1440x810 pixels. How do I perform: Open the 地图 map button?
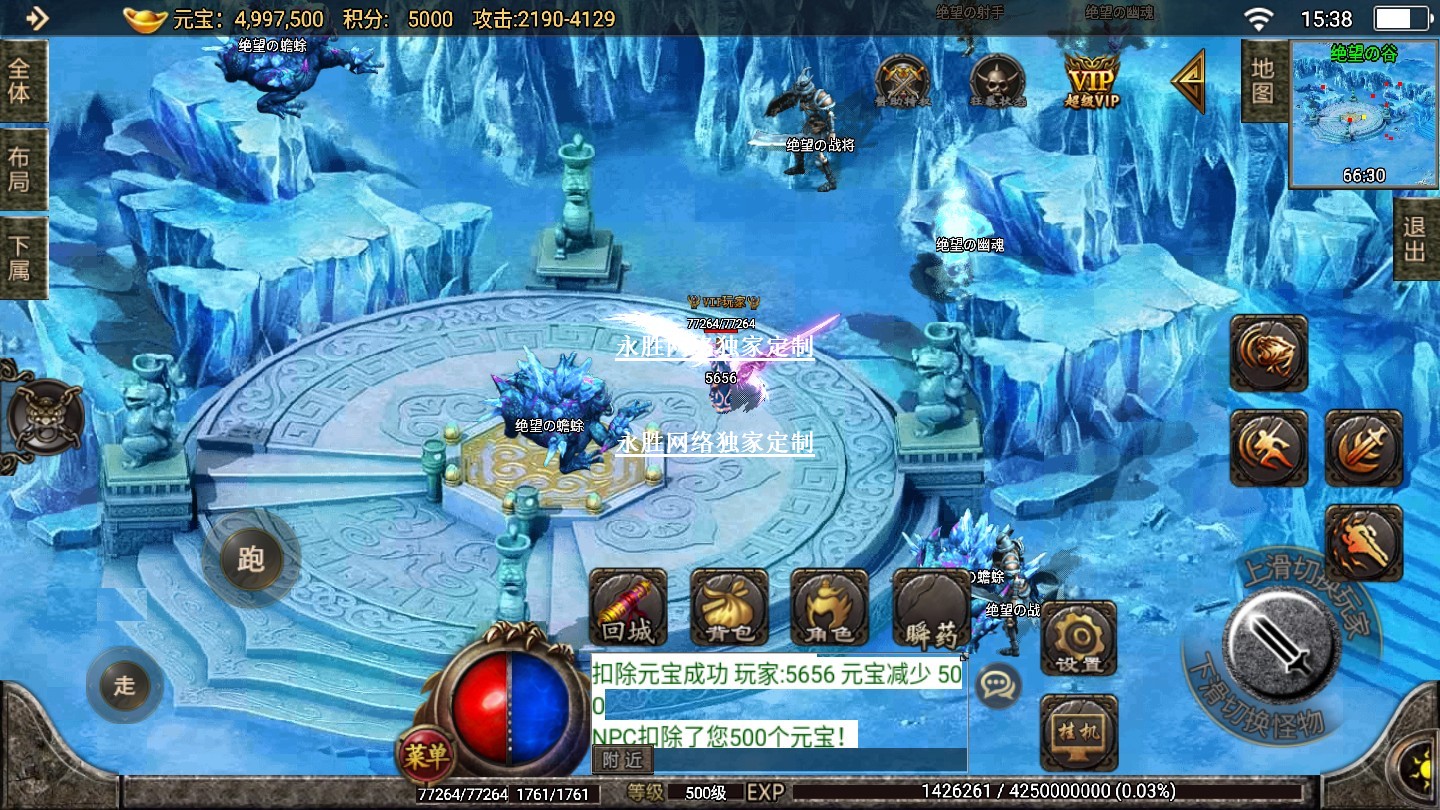coord(1263,82)
